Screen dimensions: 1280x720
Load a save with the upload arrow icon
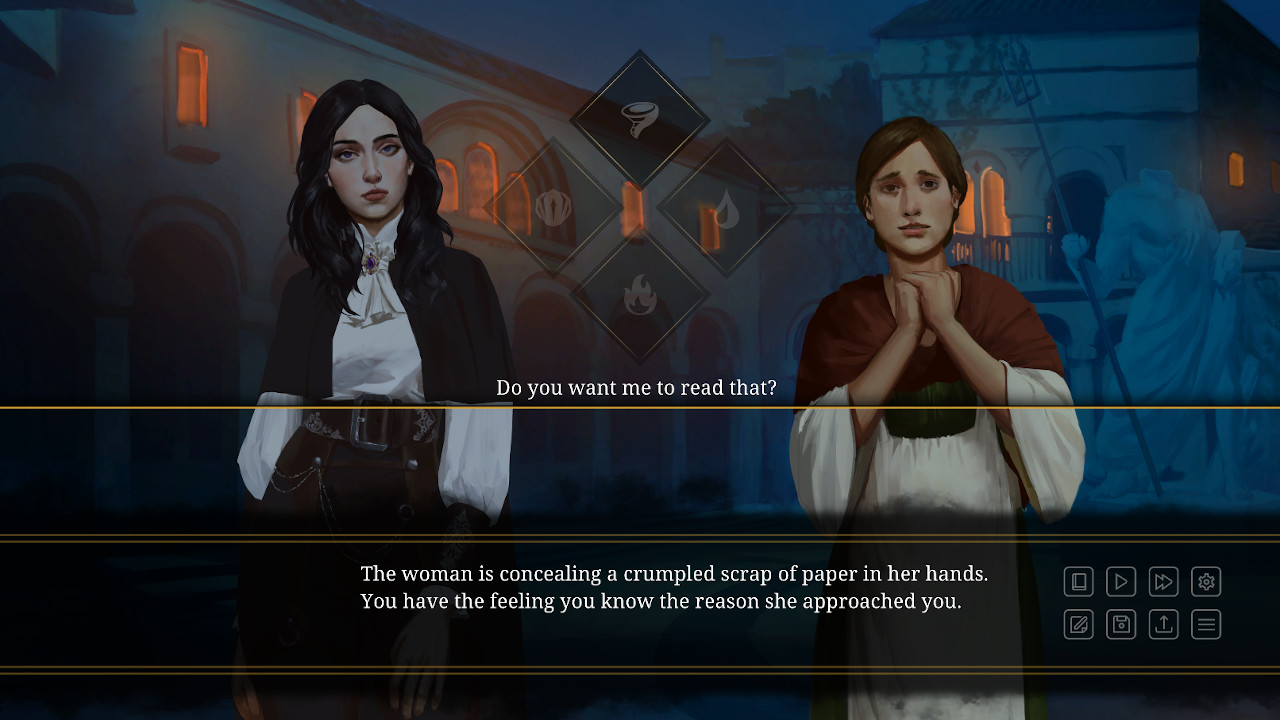tap(1164, 625)
